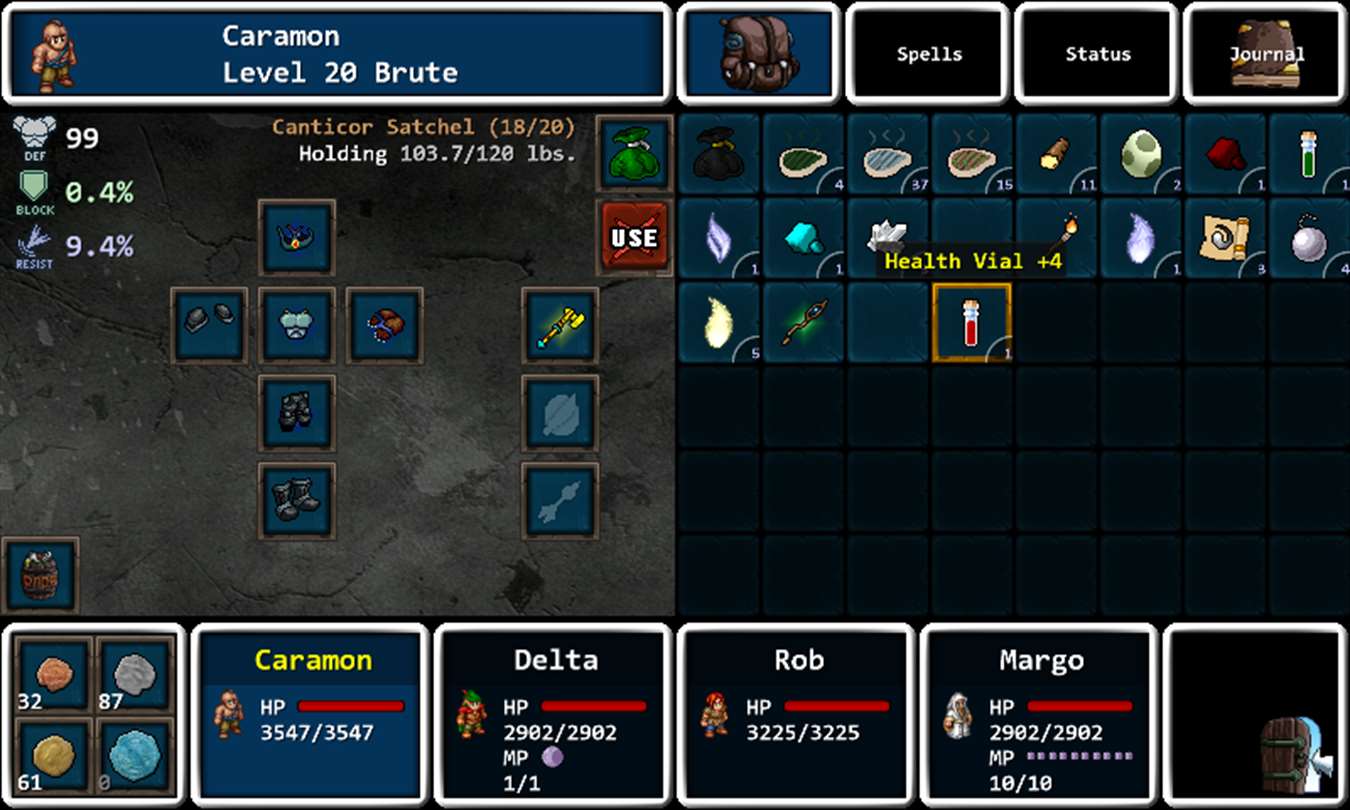Select the backpack inventory tab
1350x810 pixels.
[x=759, y=54]
